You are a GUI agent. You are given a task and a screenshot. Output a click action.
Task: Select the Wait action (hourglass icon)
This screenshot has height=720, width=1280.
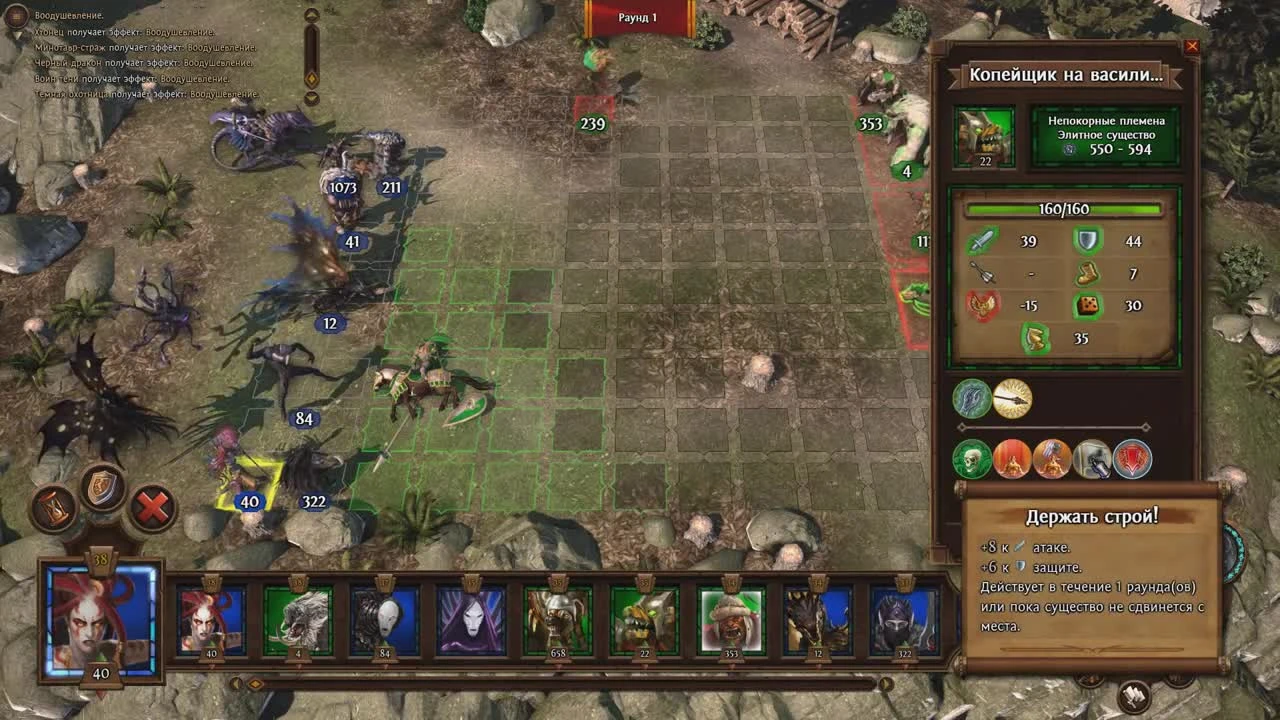tap(53, 508)
